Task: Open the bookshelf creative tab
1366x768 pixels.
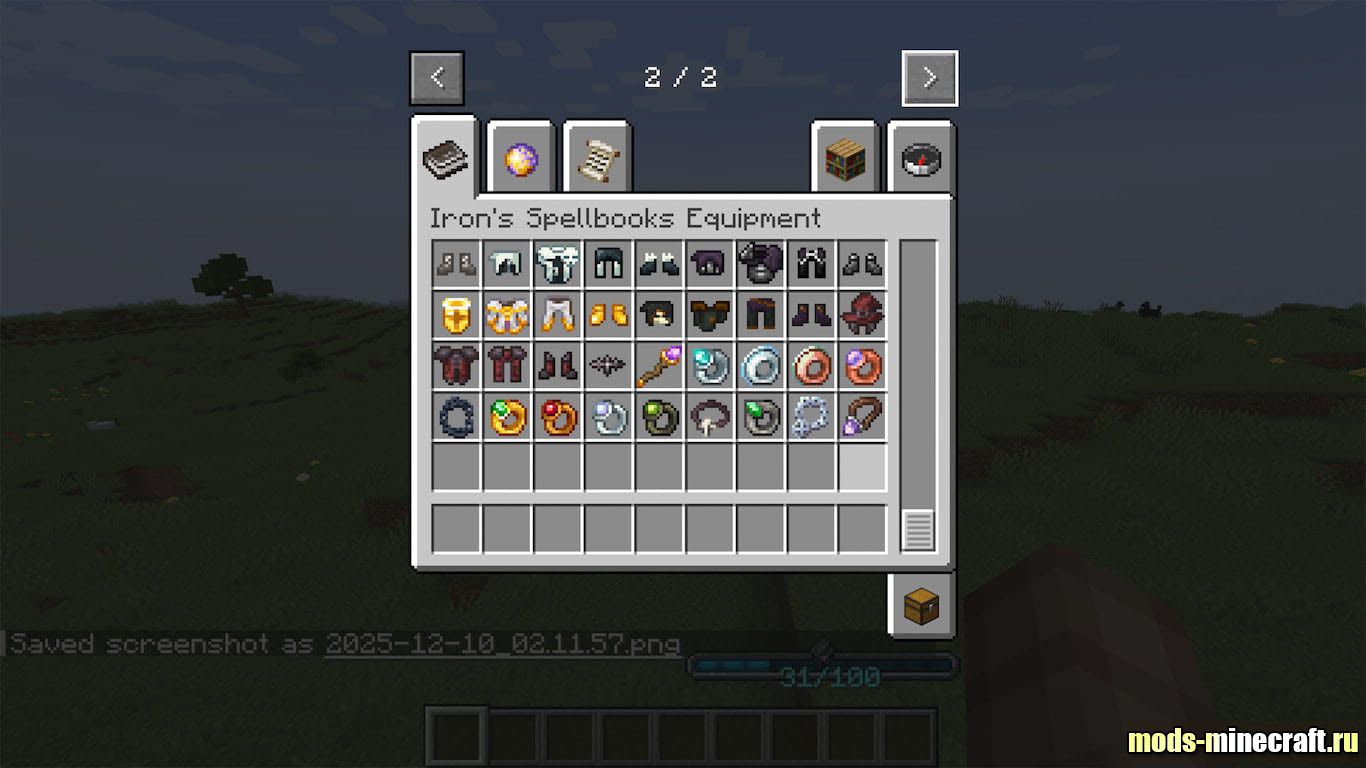Action: (844, 158)
